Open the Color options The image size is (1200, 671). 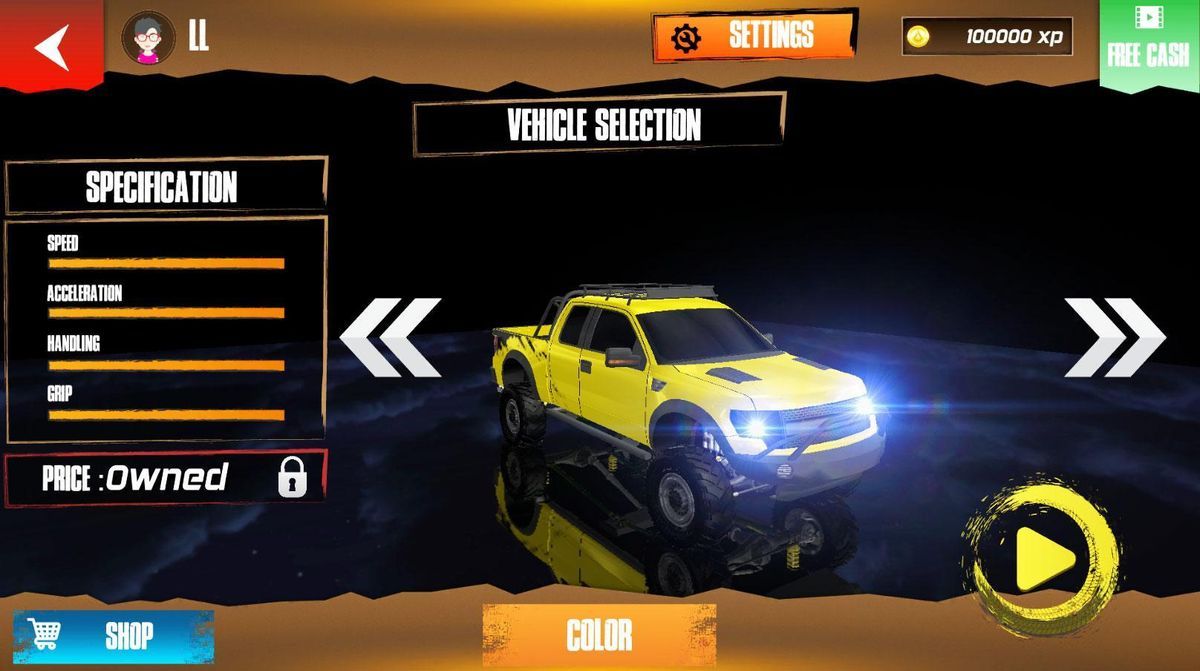click(599, 634)
